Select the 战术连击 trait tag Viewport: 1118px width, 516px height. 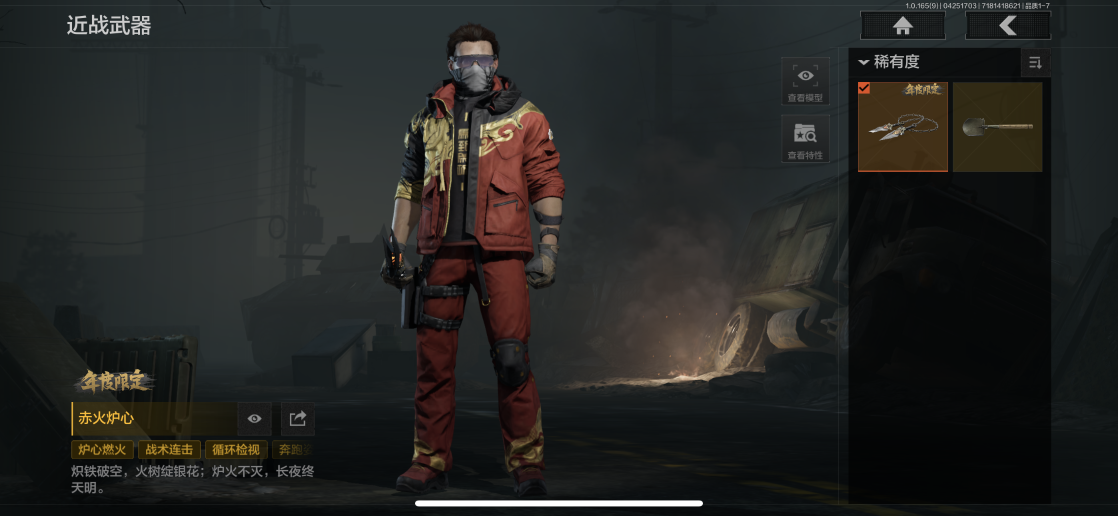[169, 450]
